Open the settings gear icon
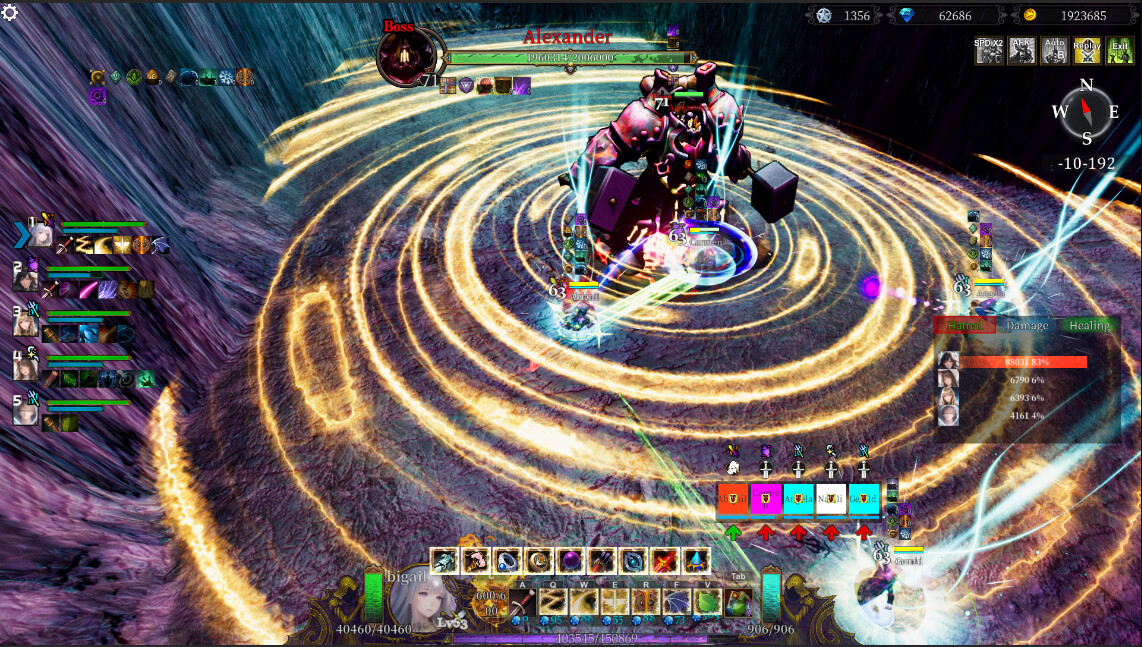Viewport: 1142px width, 647px height. [10, 12]
